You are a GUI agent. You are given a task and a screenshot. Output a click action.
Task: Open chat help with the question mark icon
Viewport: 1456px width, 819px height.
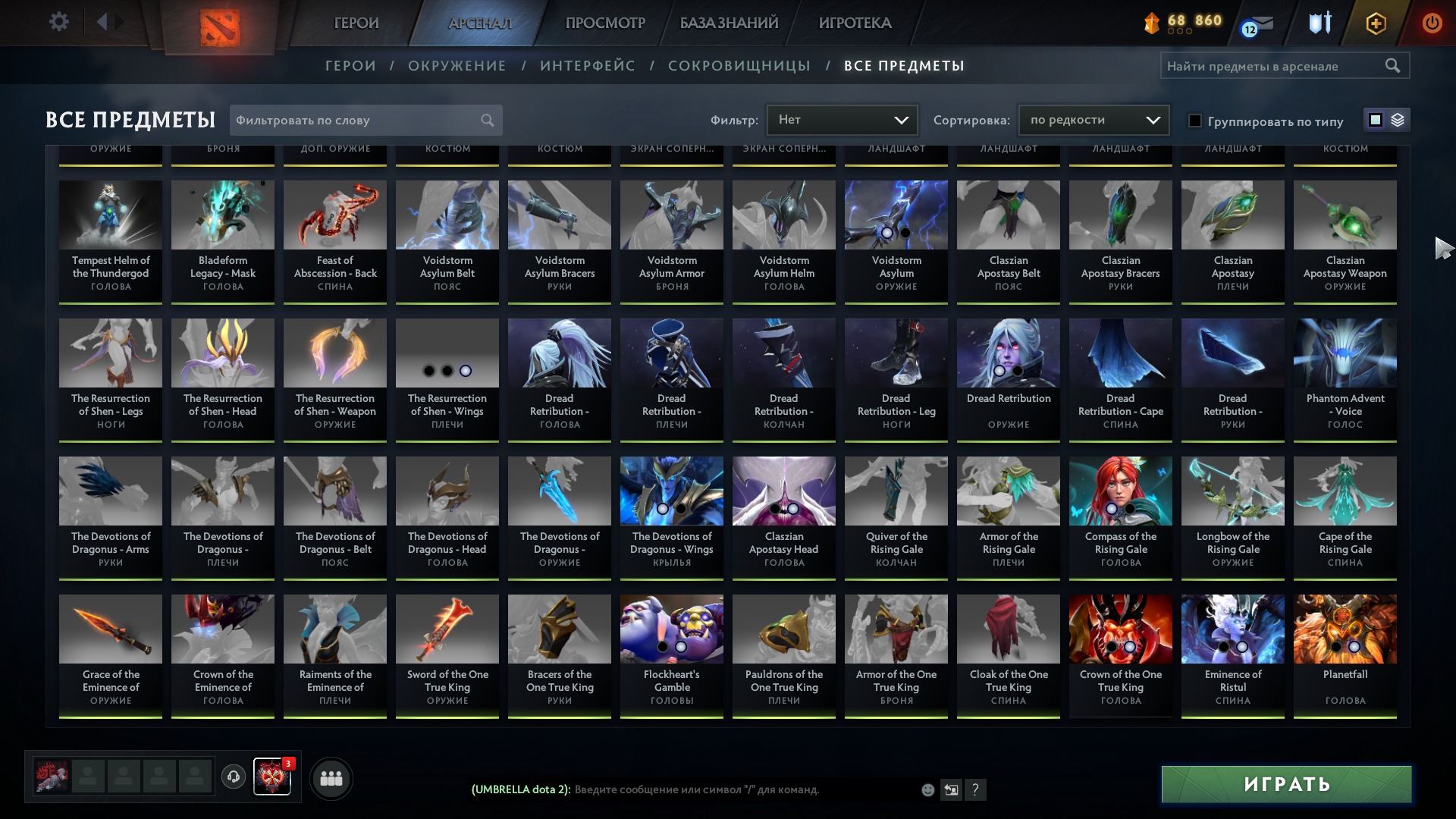pos(975,789)
